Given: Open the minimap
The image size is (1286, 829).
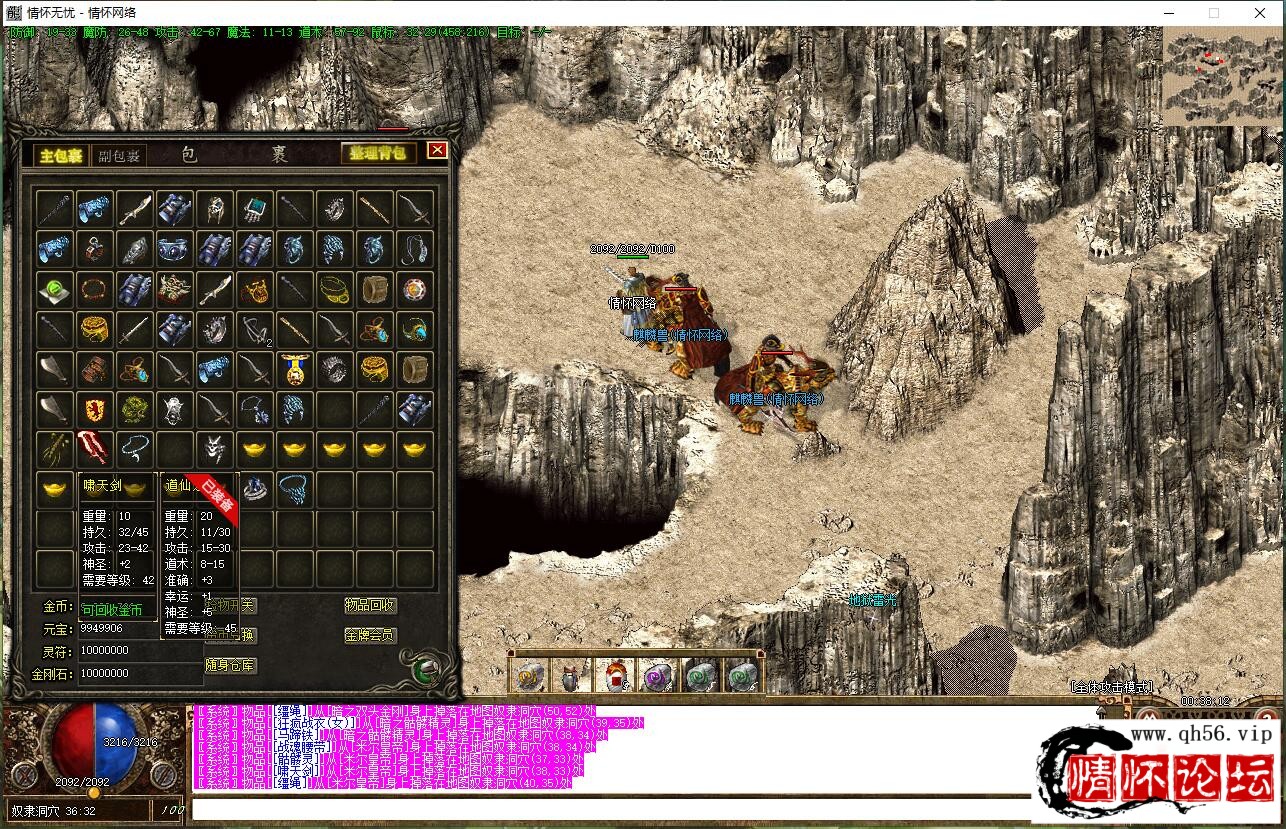Looking at the screenshot, I should click(1223, 76).
